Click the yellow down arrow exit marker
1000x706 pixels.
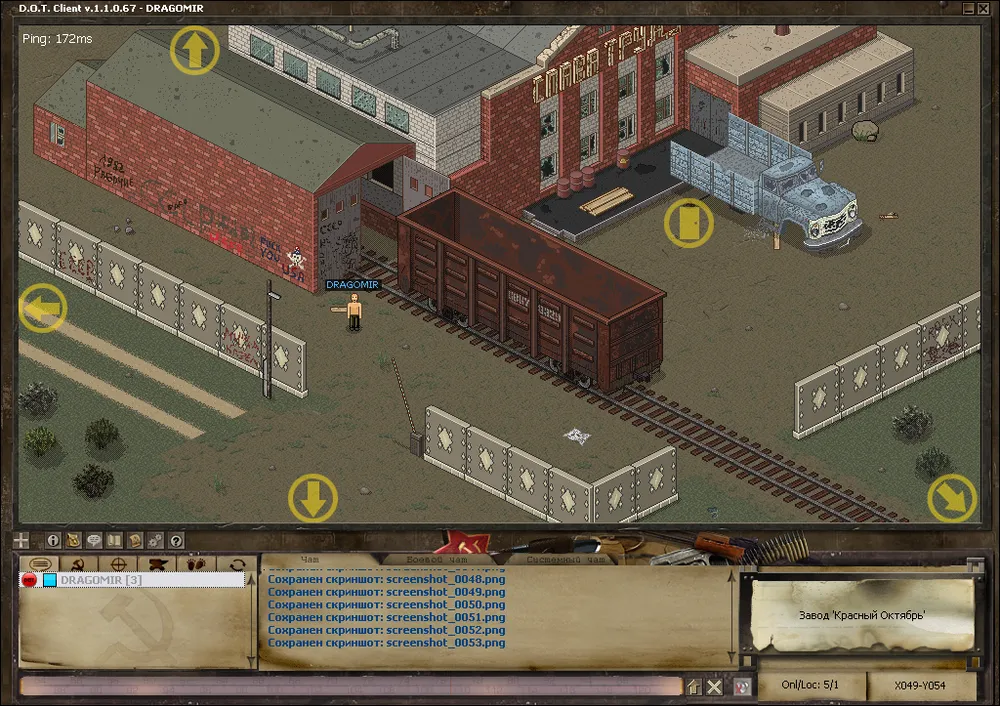click(x=313, y=498)
